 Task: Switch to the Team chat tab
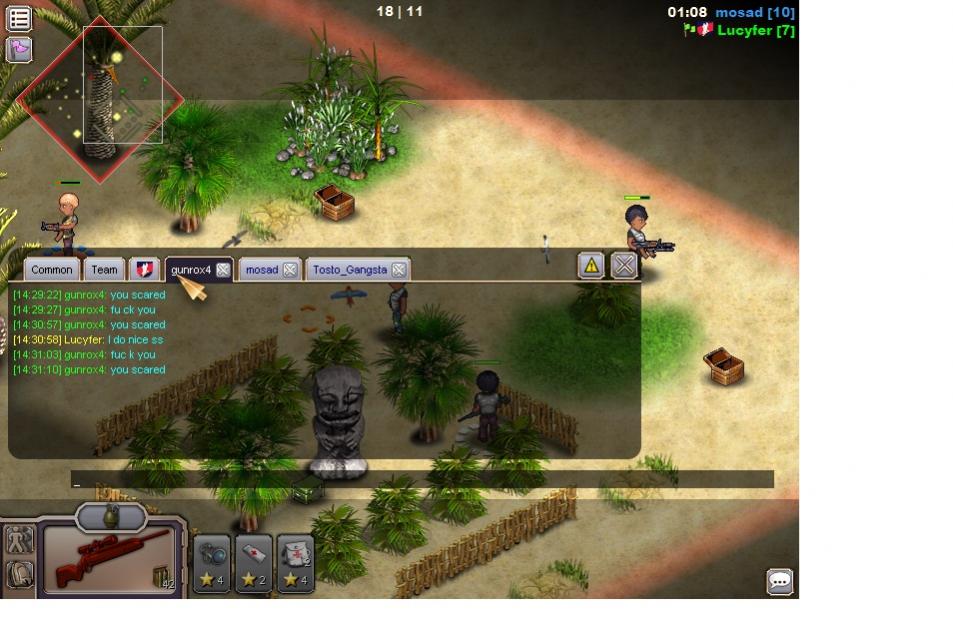104,269
